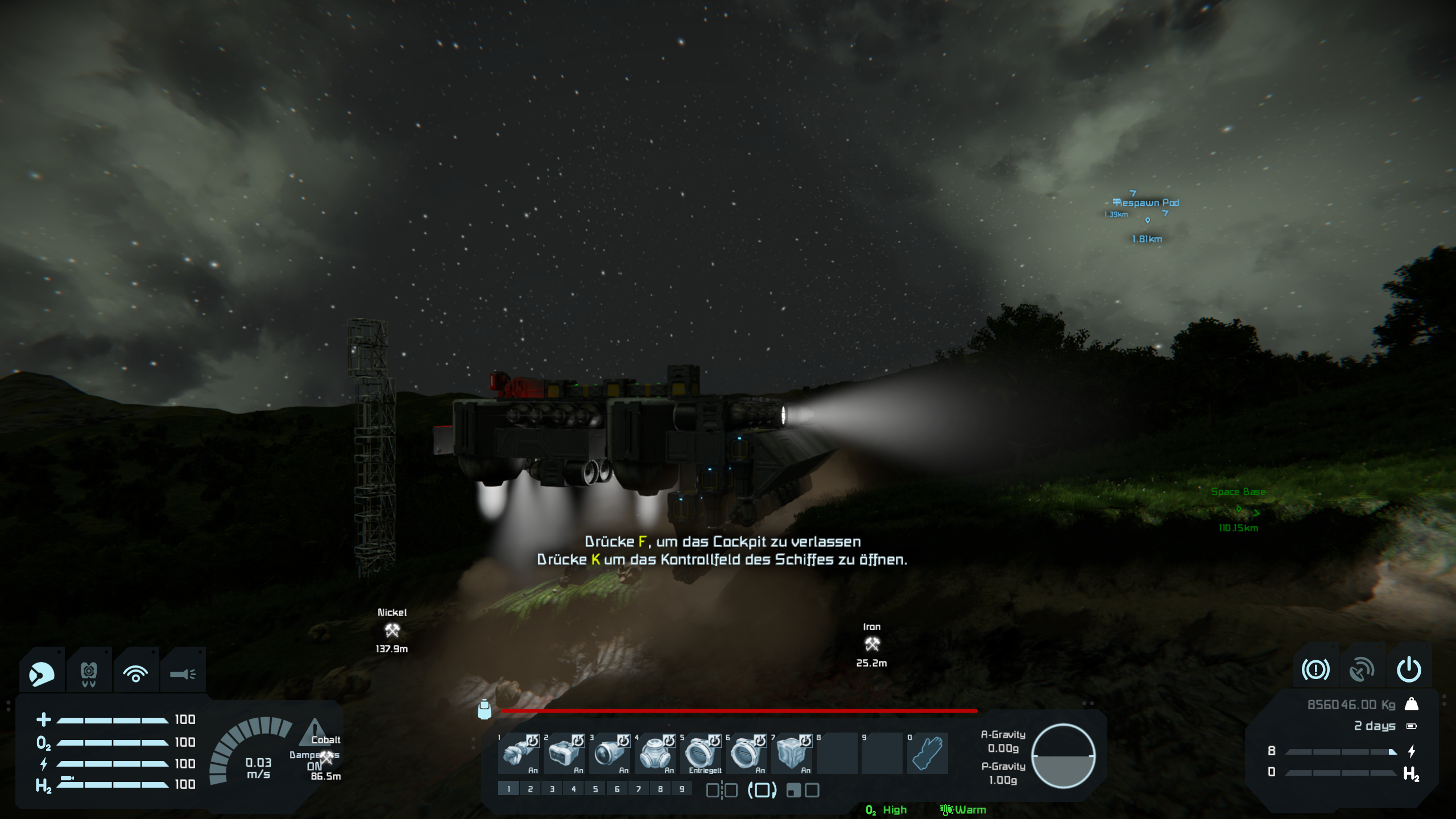Select the drill slot in the hotbar

tap(518, 753)
